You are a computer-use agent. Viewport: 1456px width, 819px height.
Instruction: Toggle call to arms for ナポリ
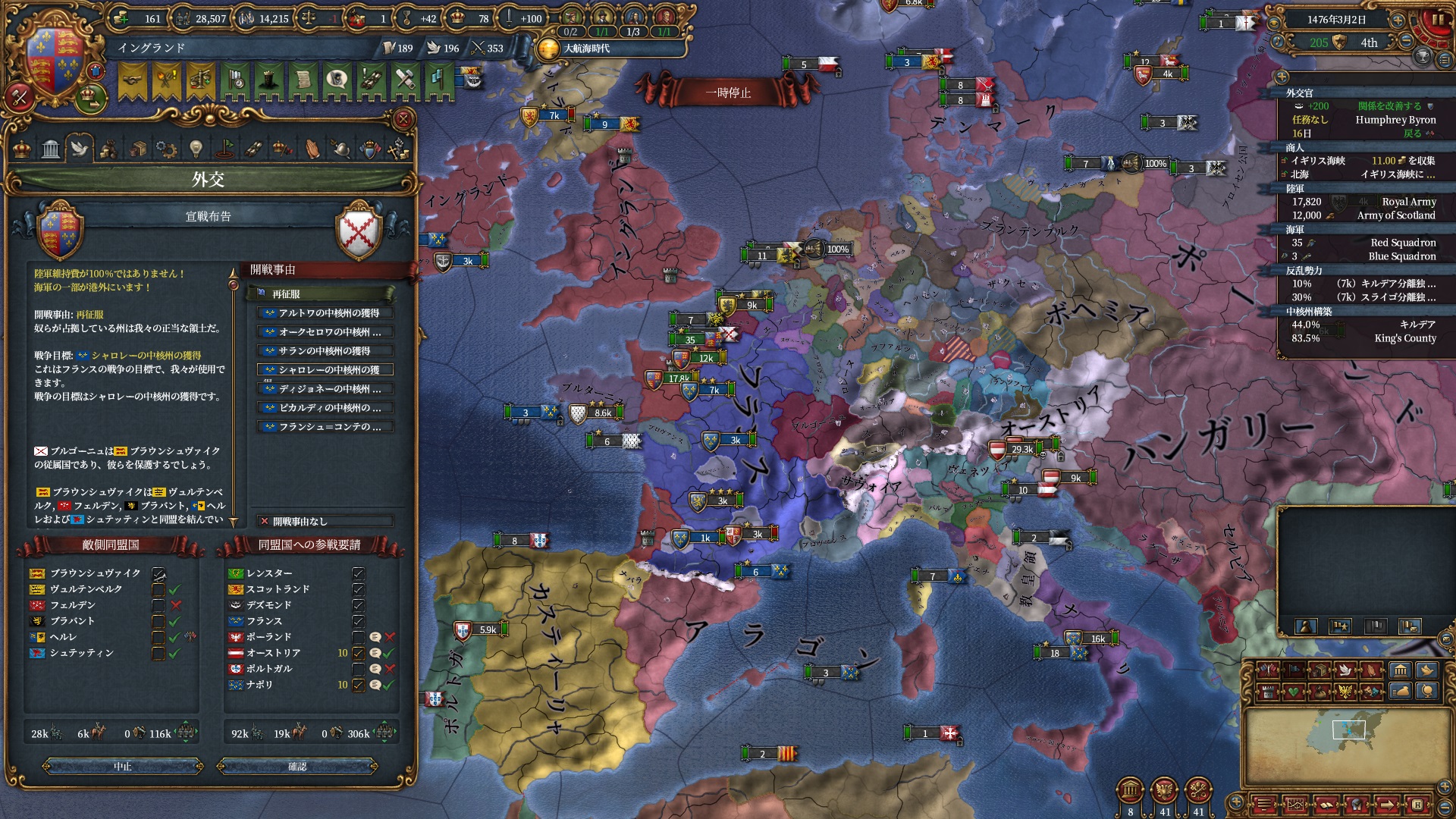click(x=359, y=685)
